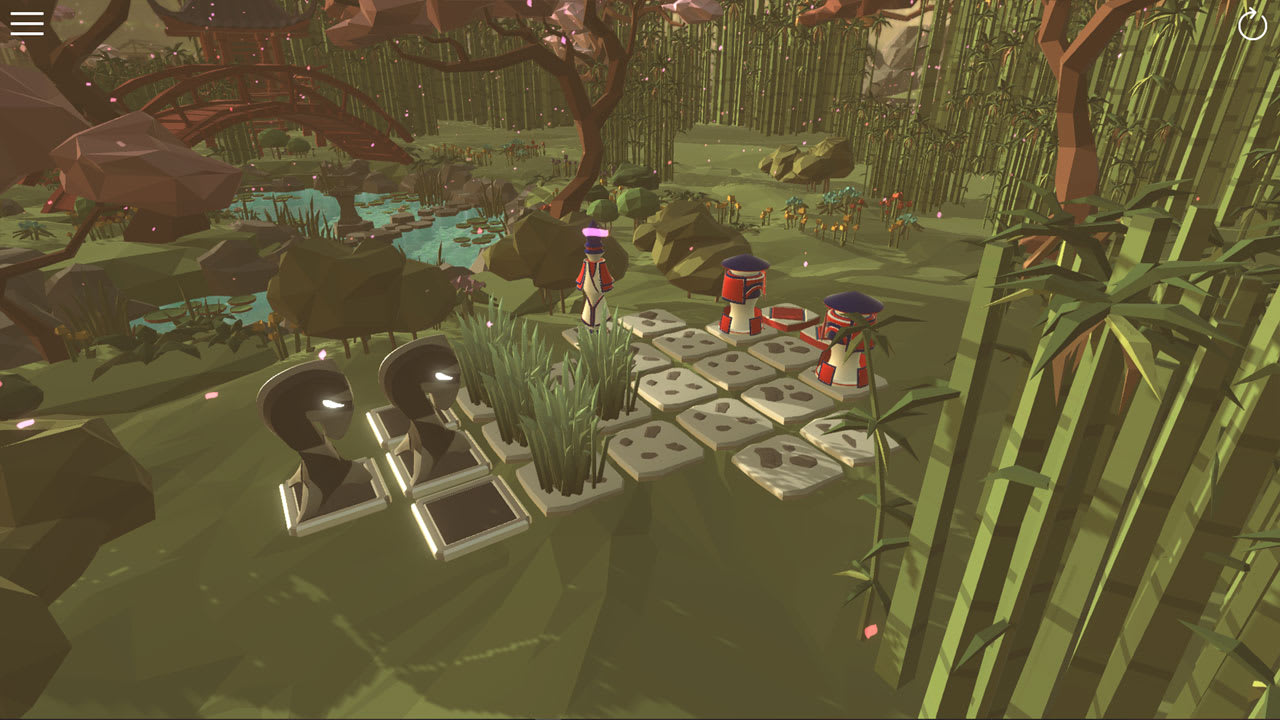Open the hamburger menu
This screenshot has height=720, width=1280.
(26, 24)
